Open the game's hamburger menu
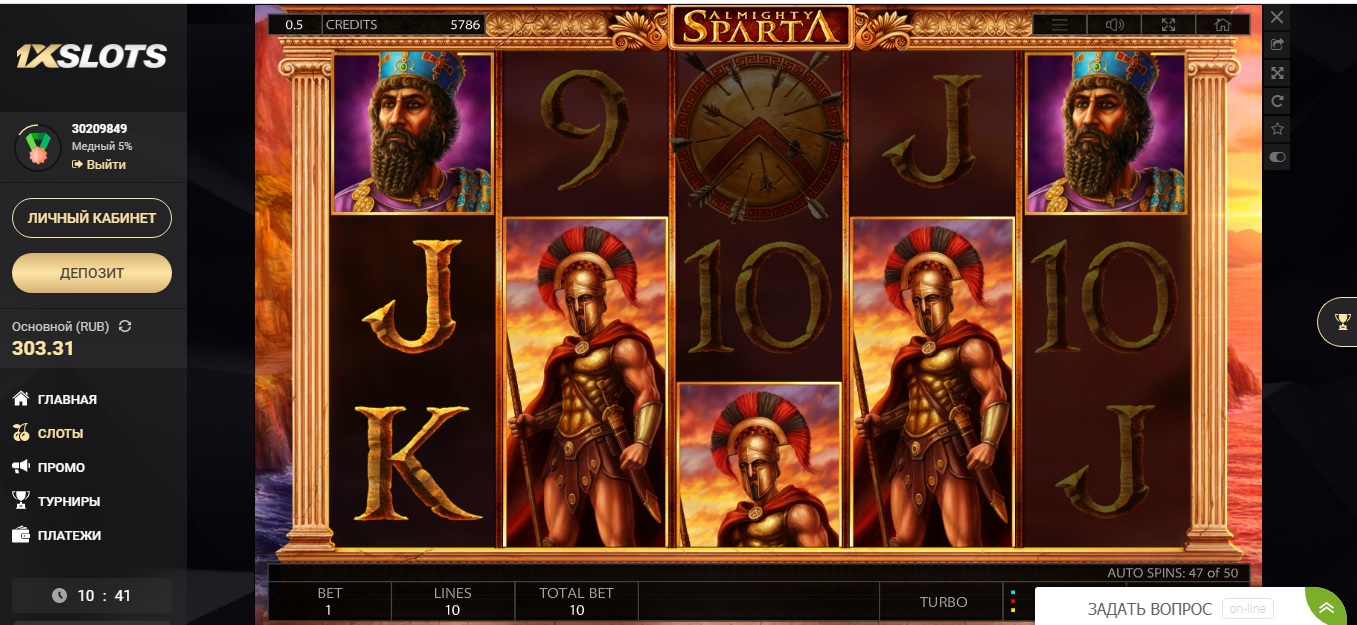 pyautogui.click(x=1060, y=25)
